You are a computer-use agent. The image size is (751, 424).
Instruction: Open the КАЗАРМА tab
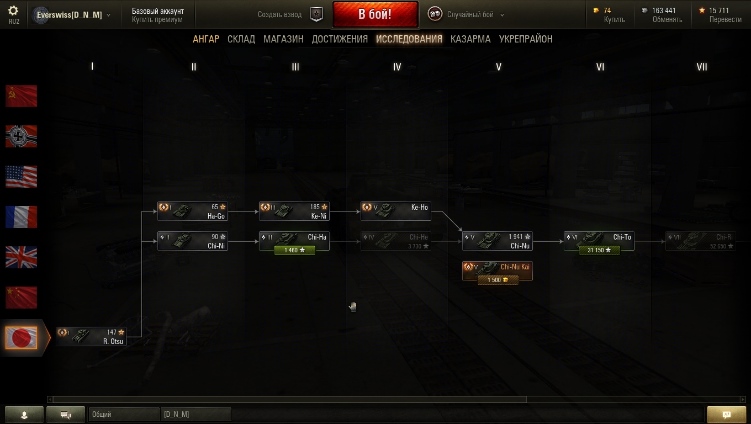(470, 39)
